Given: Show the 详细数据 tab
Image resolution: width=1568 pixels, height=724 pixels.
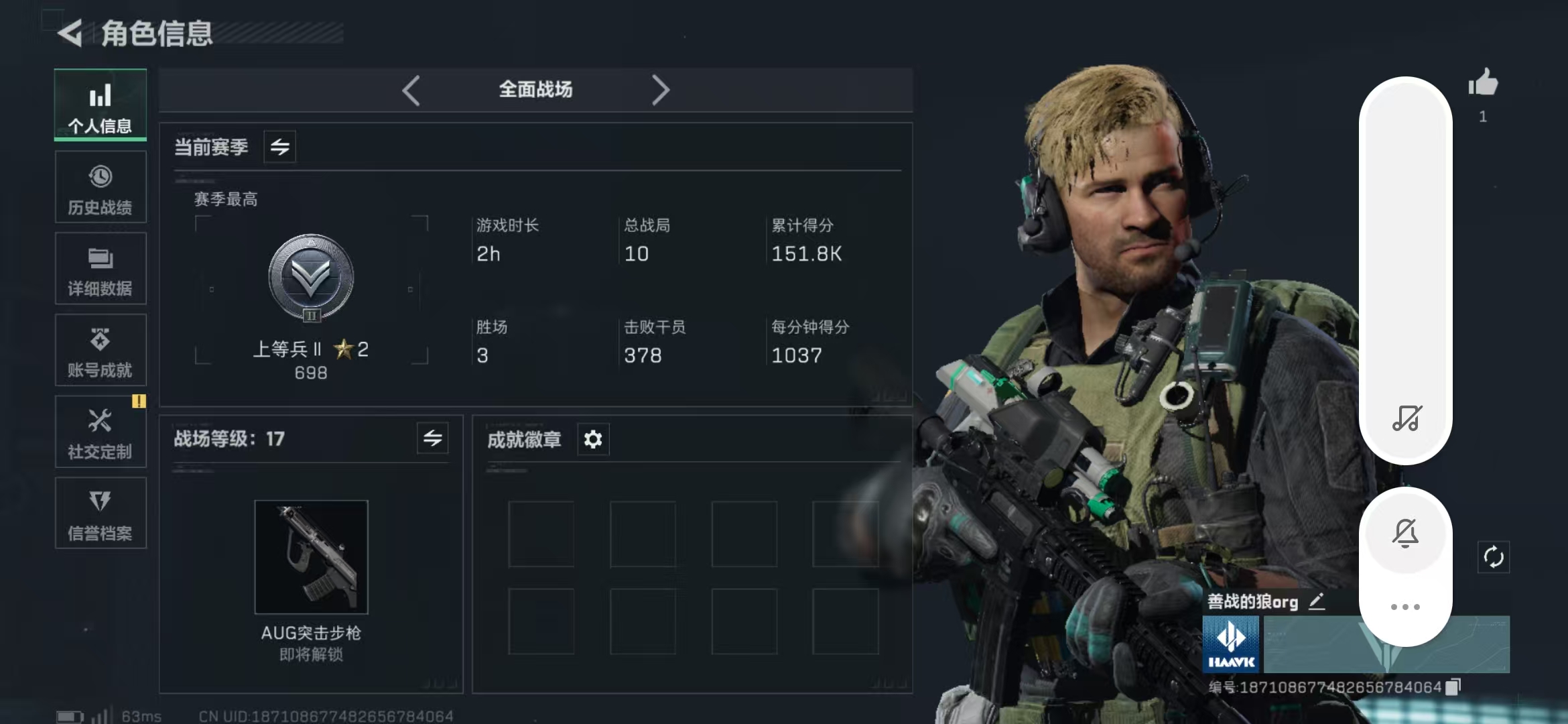Looking at the screenshot, I should click(101, 269).
